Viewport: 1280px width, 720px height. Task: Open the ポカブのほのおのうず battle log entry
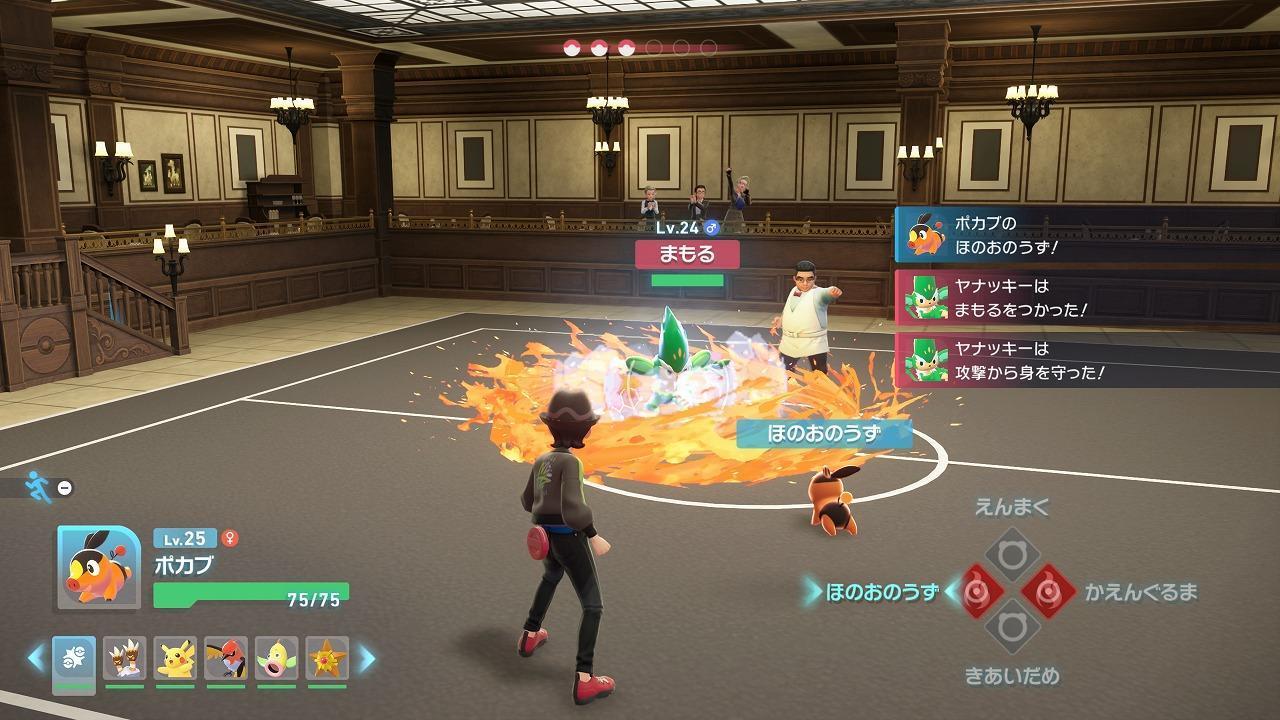[x=1085, y=236]
